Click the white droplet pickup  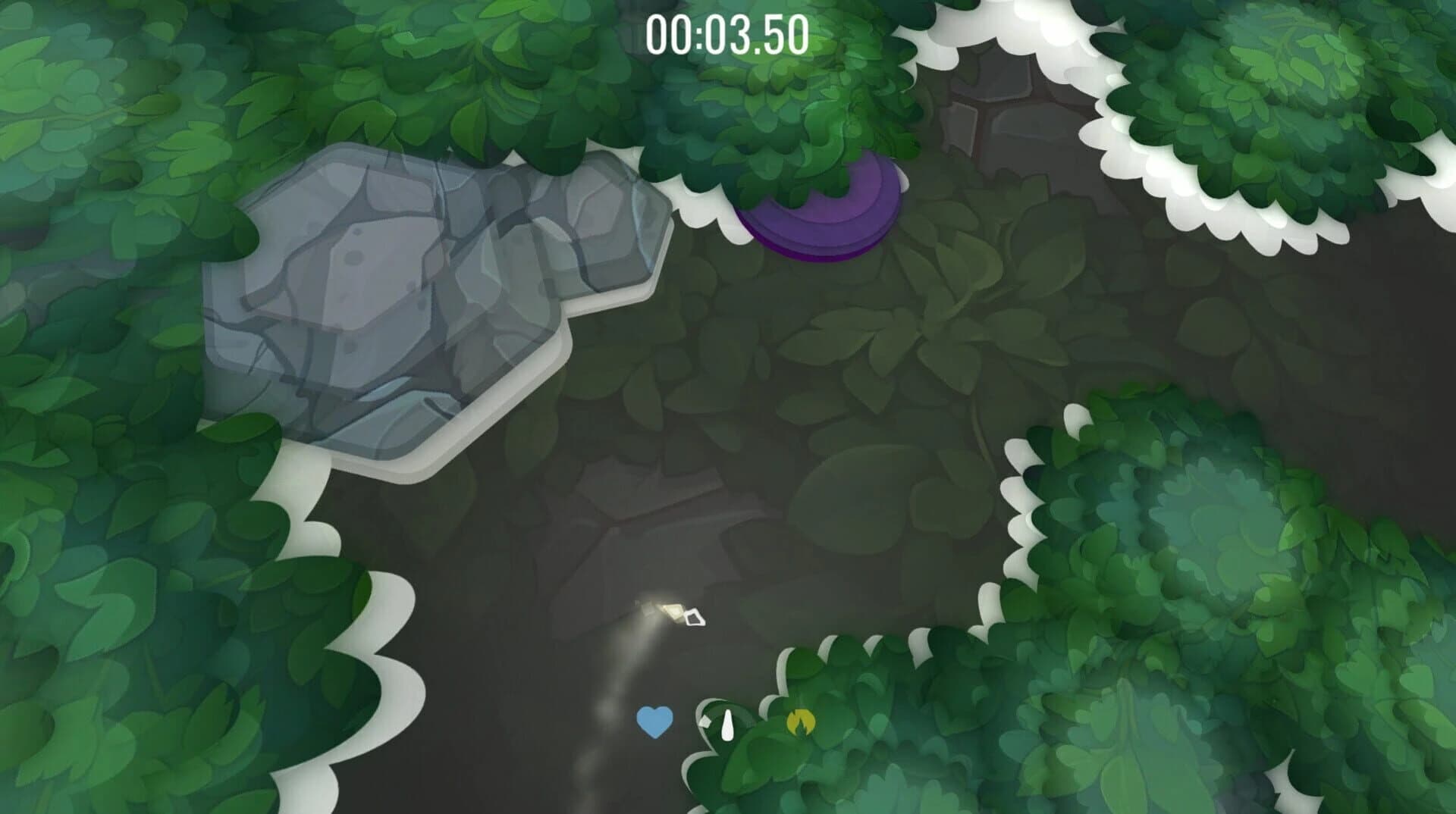[726, 725]
